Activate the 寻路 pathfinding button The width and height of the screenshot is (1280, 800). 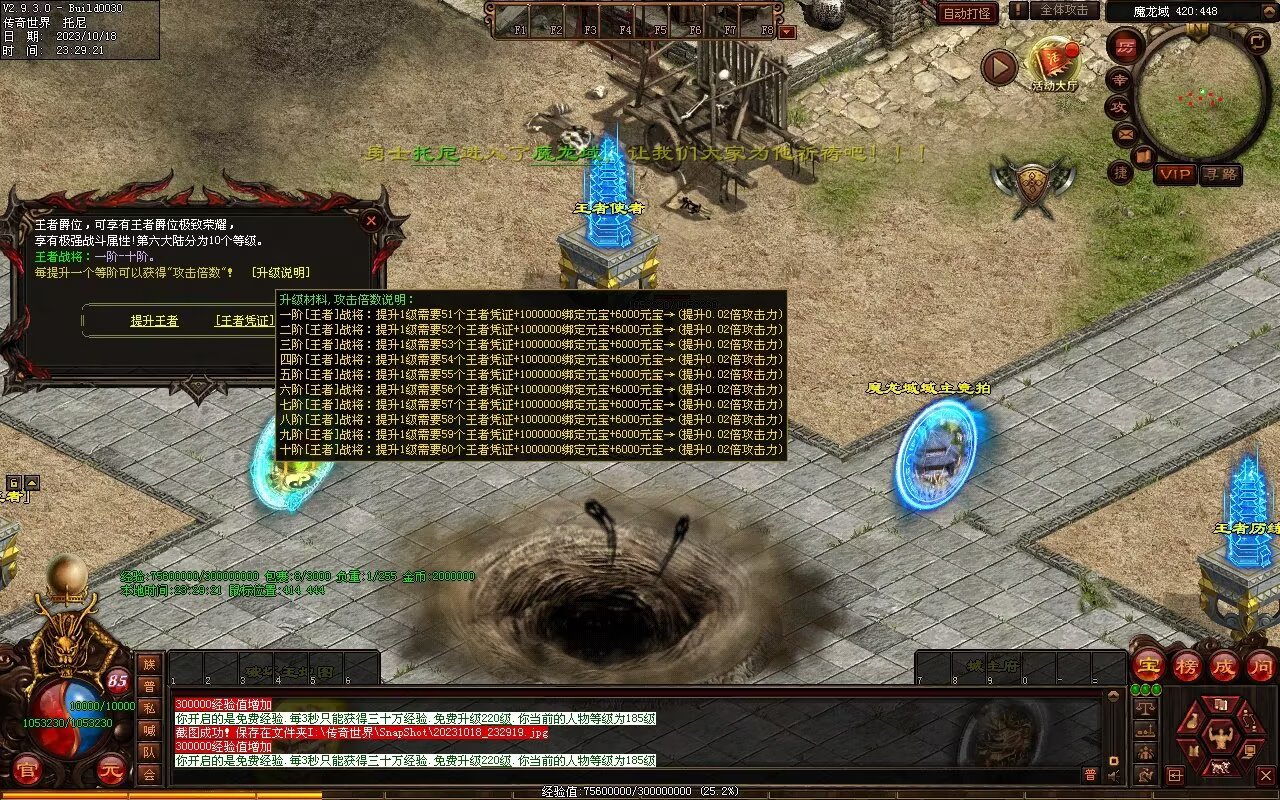1220,174
